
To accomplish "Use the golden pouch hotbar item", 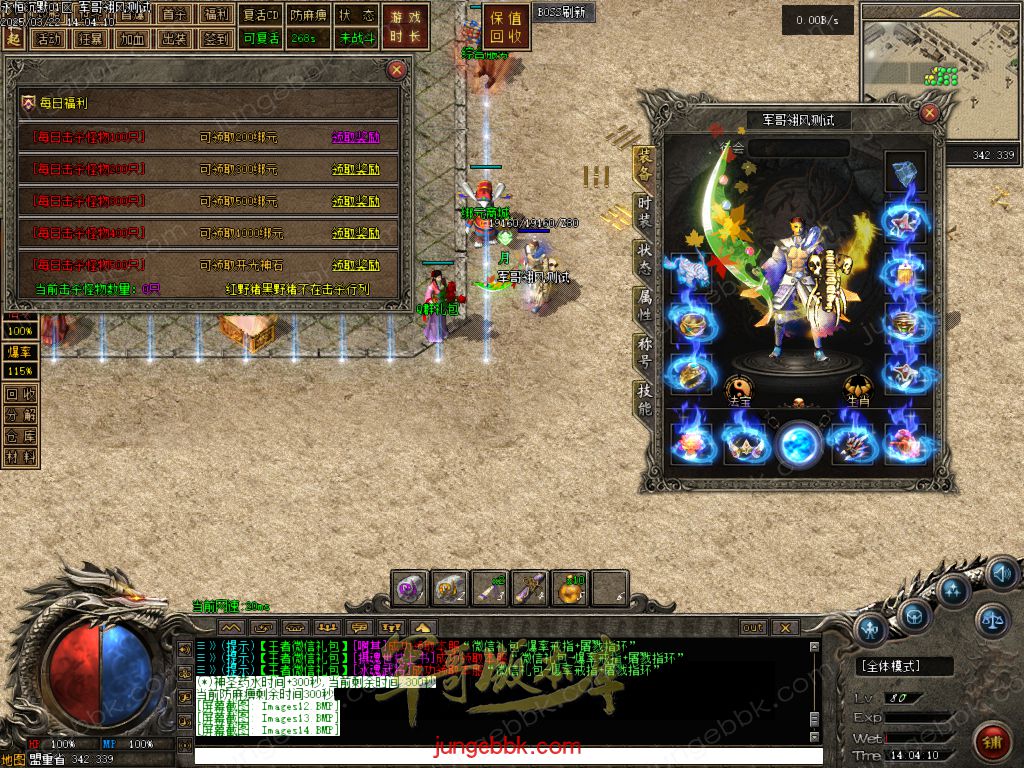I will click(571, 589).
